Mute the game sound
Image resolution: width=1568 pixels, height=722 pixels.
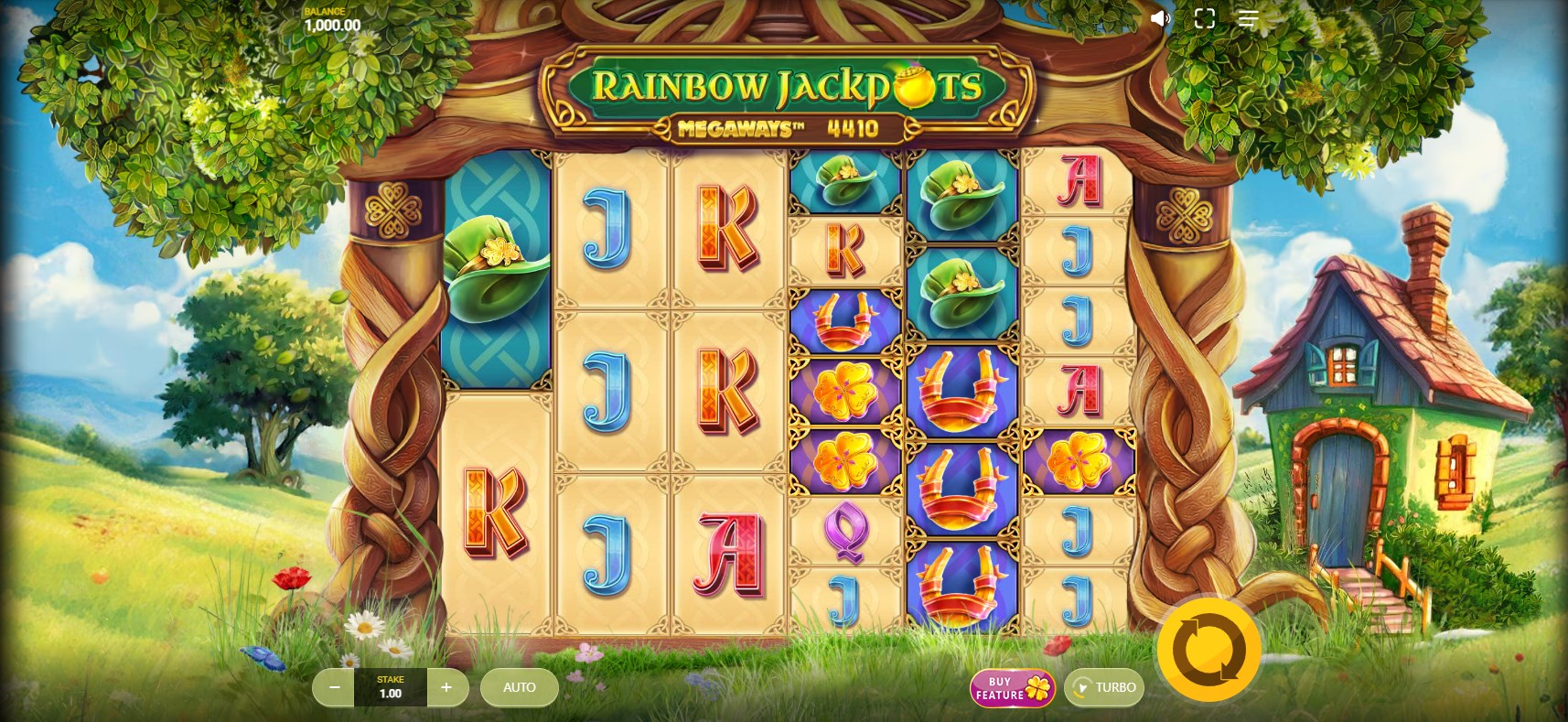tap(1160, 18)
